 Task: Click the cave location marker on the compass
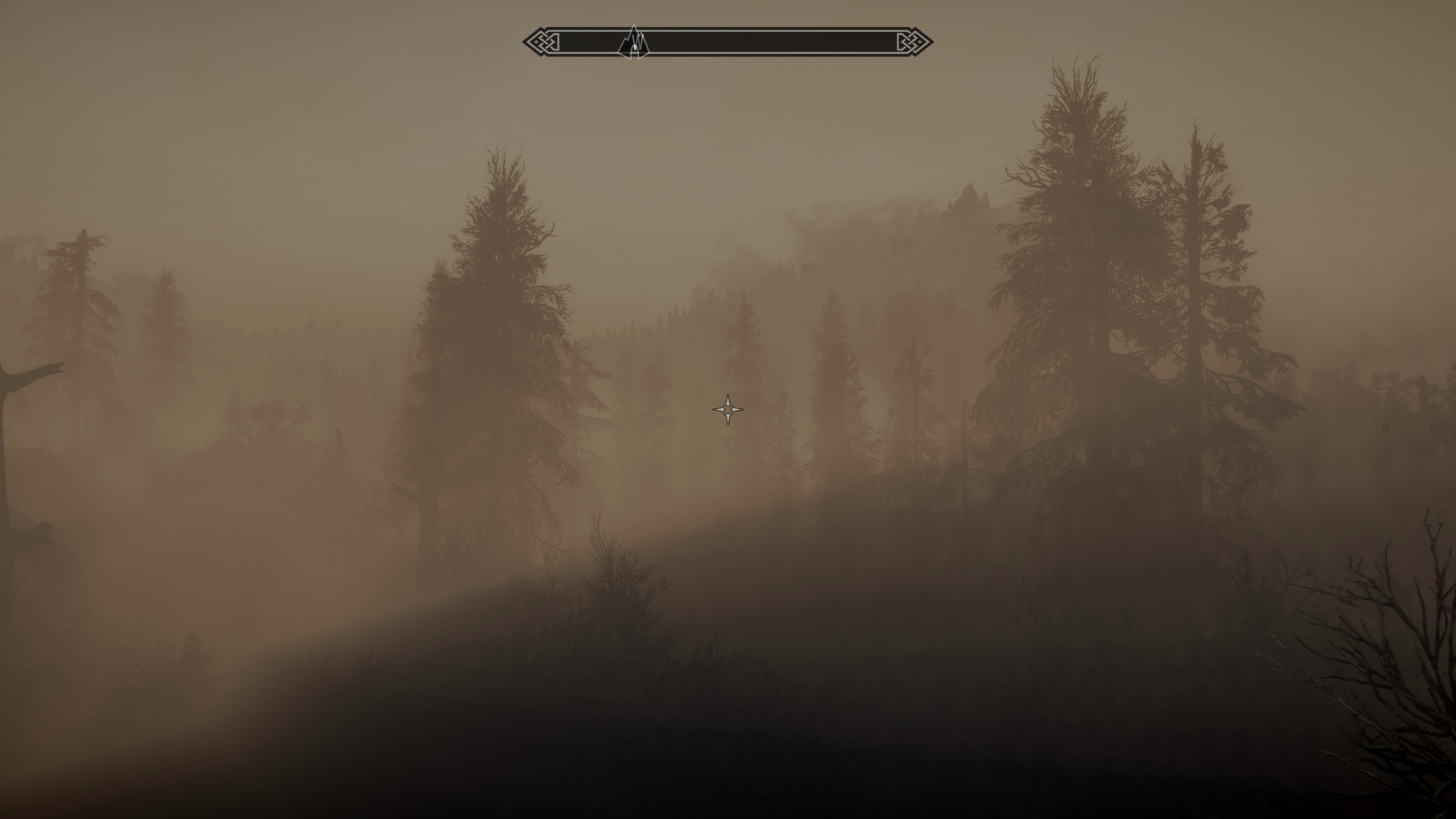point(634,43)
